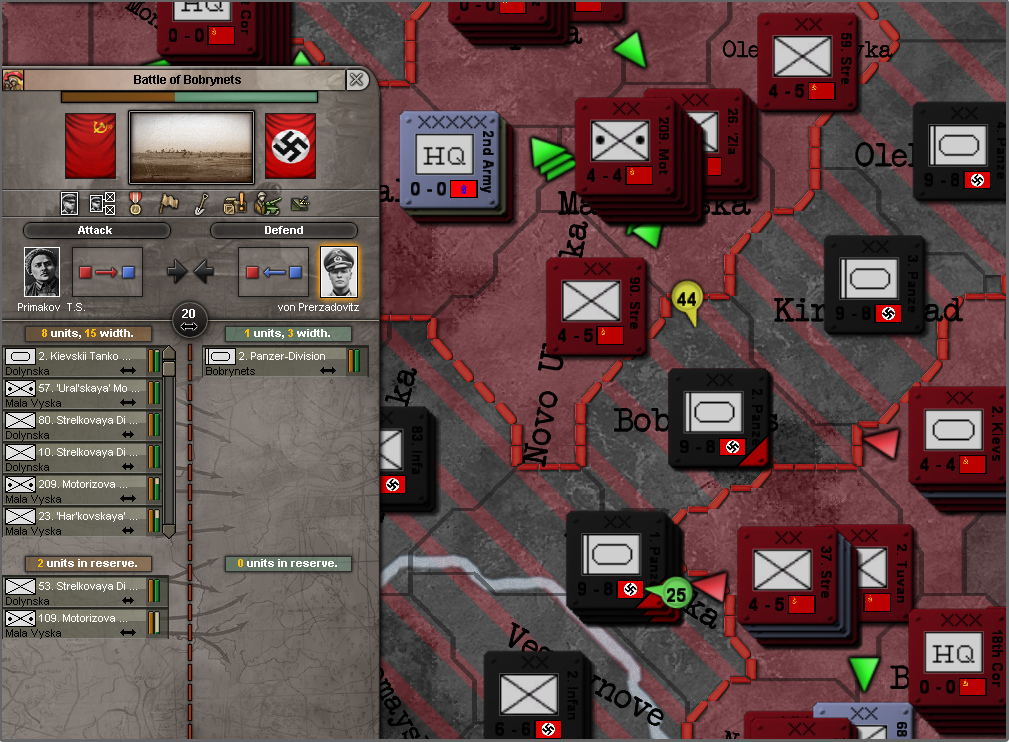Viewport: 1009px width, 742px height.
Task: Select attacking commander Primakov's portrait
Action: tap(42, 272)
